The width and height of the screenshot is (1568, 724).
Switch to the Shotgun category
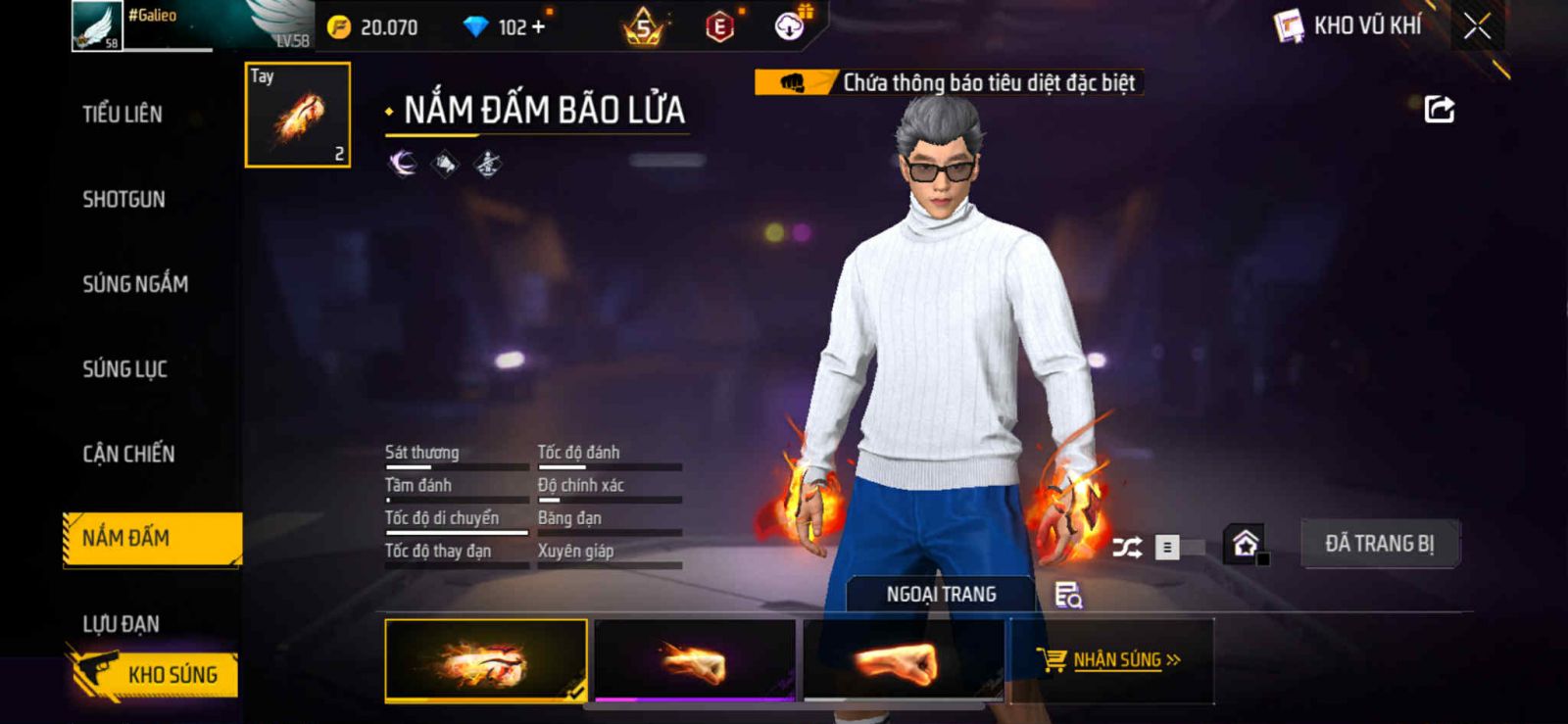(123, 200)
